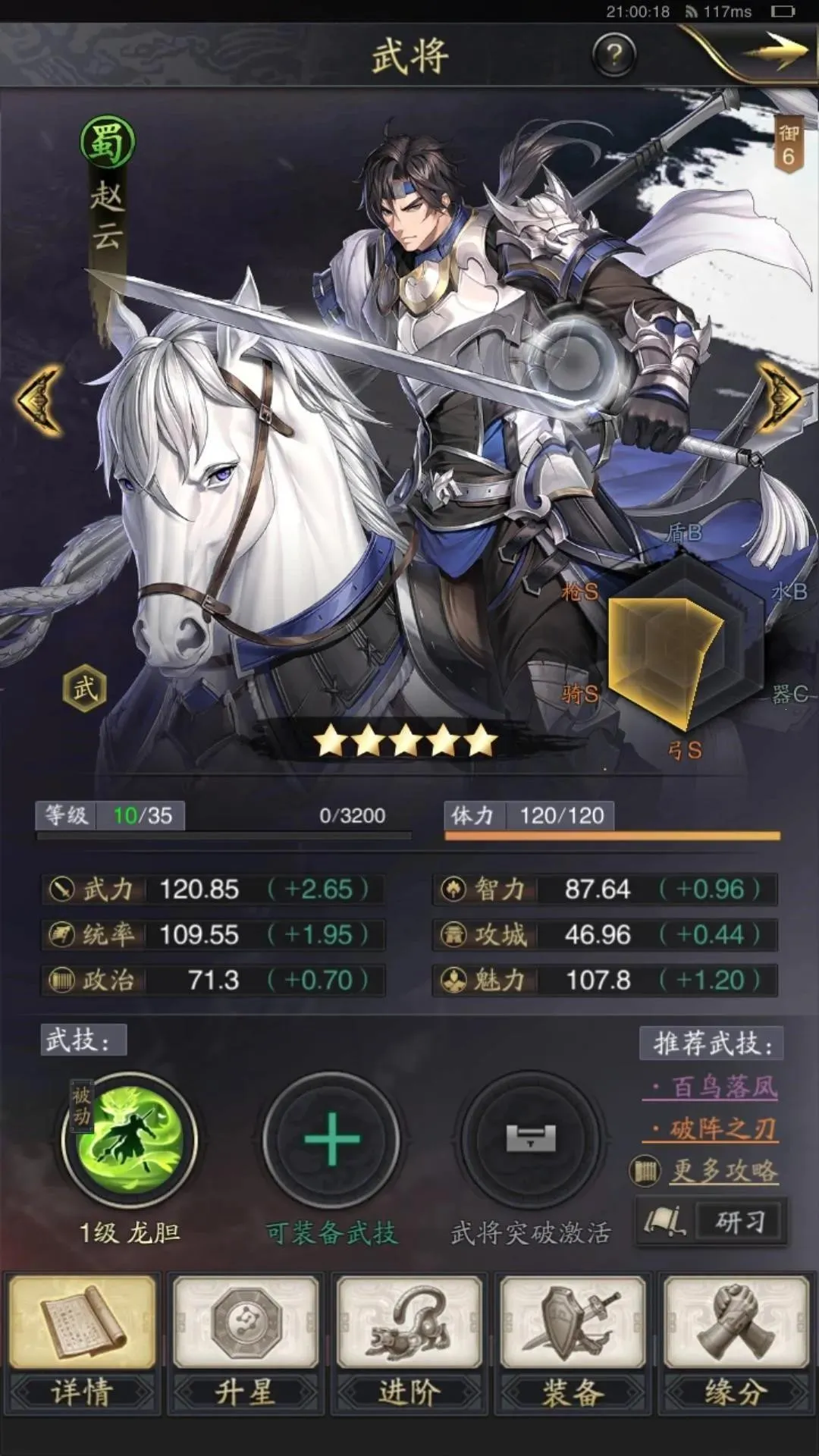Tap the 御 6 command cost tag
Image resolution: width=819 pixels, height=1456 pixels.
[x=789, y=146]
